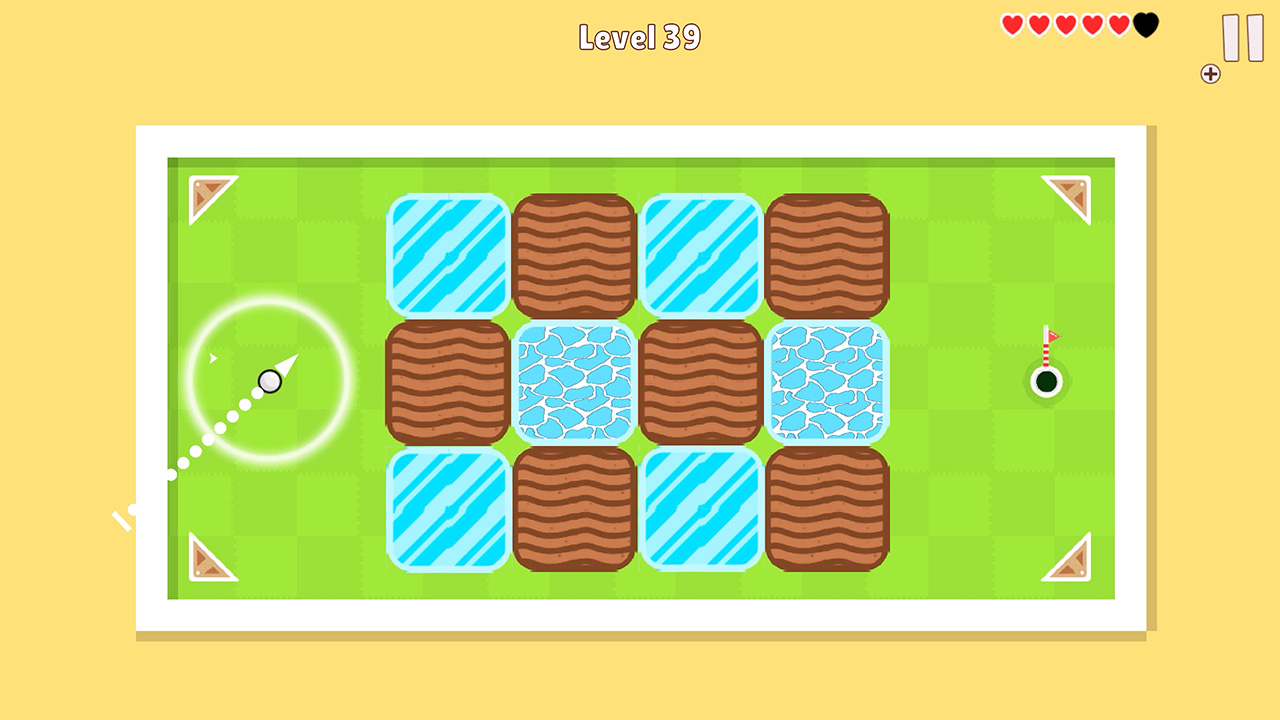Image resolution: width=1280 pixels, height=720 pixels.
Task: Select the top-left ice block tile
Action: [x=448, y=252]
